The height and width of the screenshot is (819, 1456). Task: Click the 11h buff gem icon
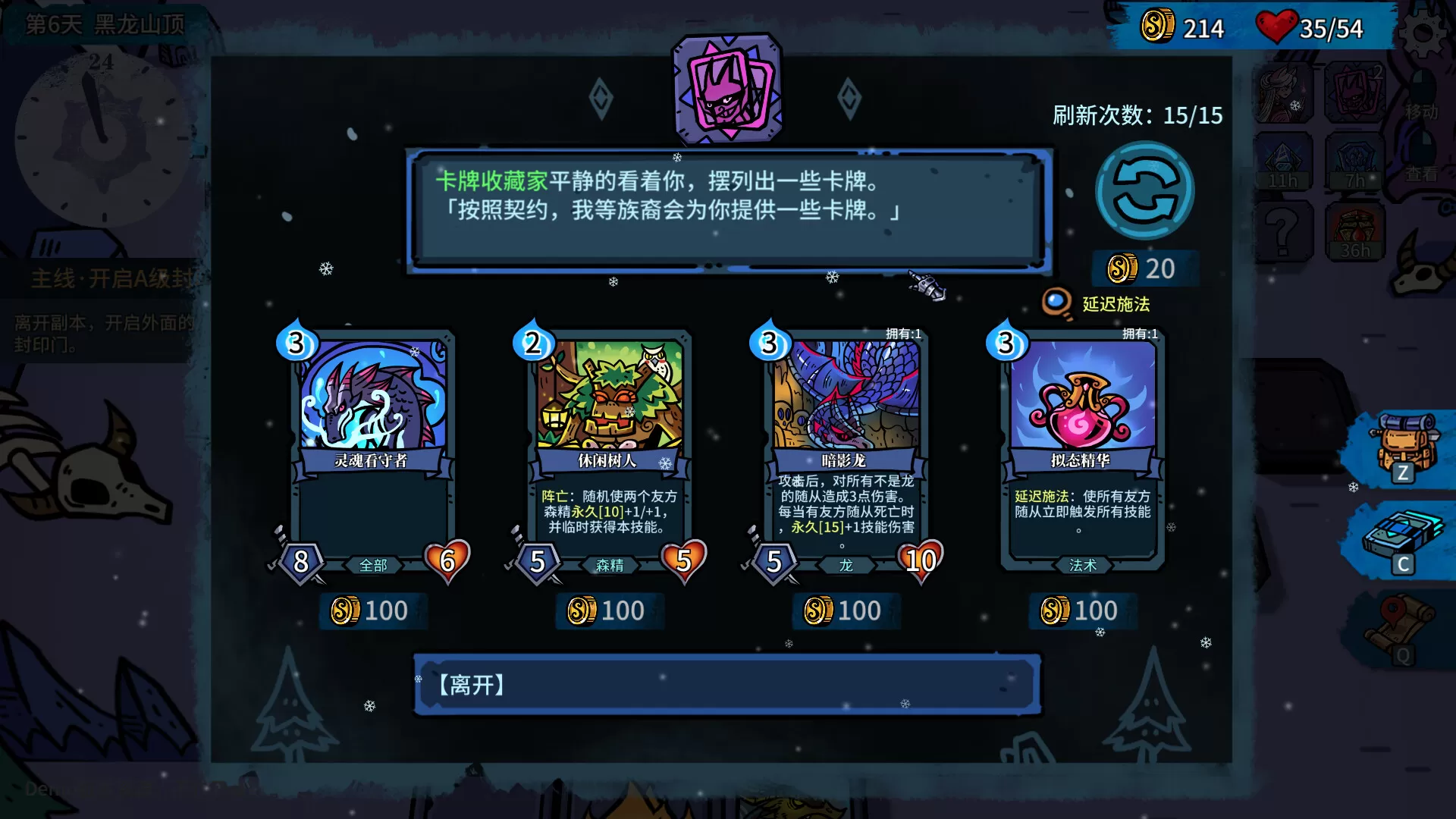pyautogui.click(x=1285, y=159)
